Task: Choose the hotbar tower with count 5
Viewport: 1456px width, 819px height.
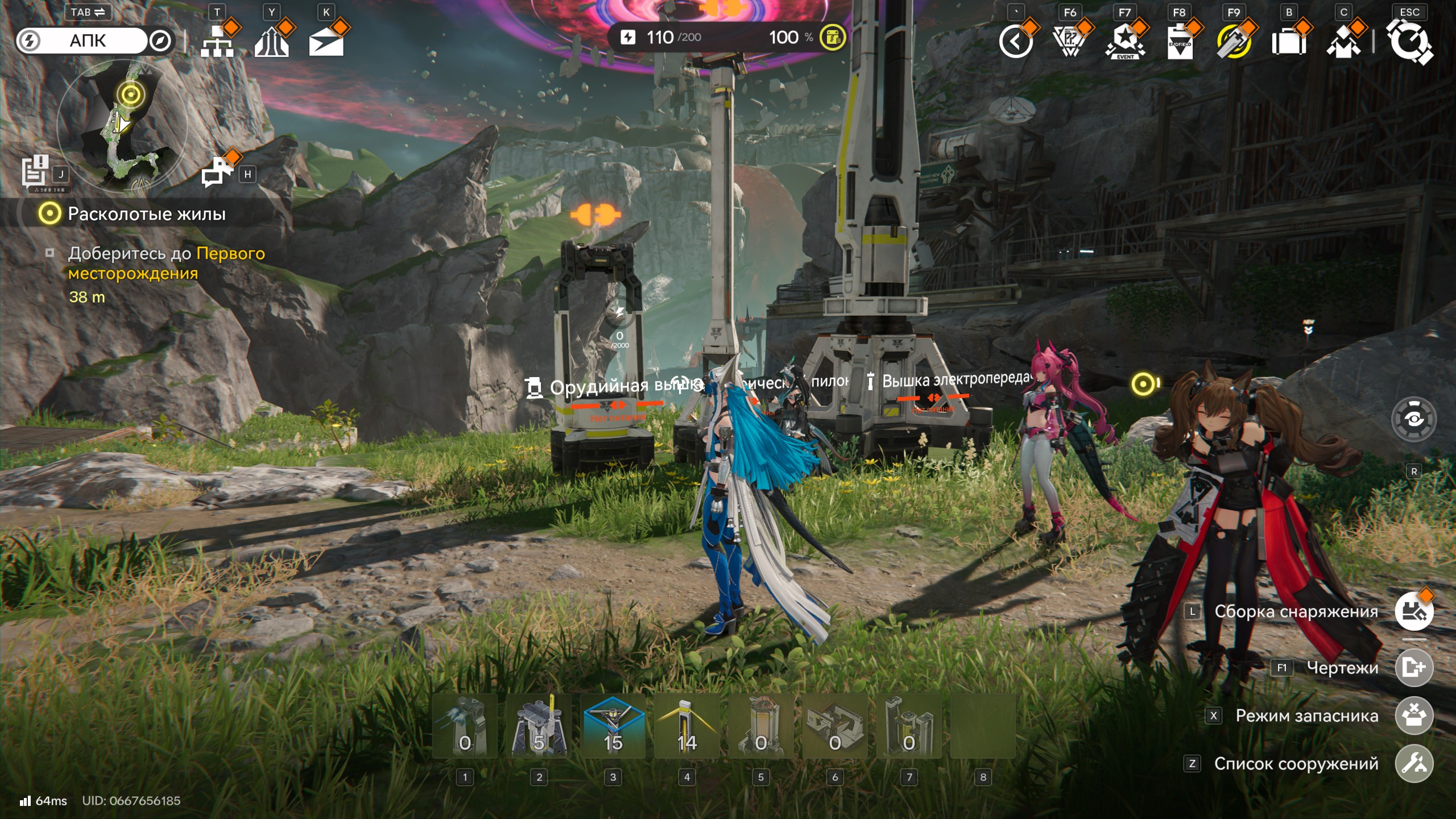Action: [x=539, y=726]
